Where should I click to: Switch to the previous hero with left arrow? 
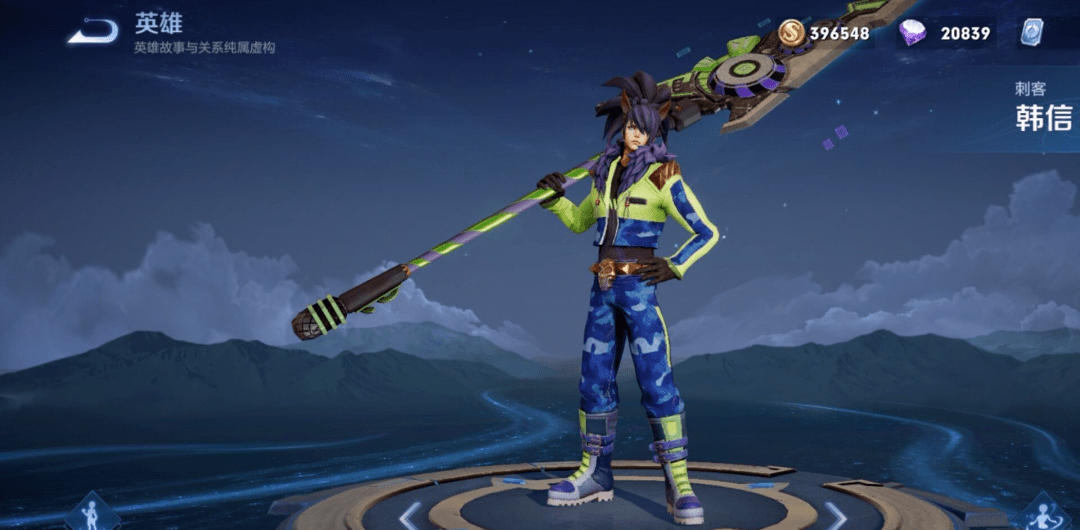409,514
